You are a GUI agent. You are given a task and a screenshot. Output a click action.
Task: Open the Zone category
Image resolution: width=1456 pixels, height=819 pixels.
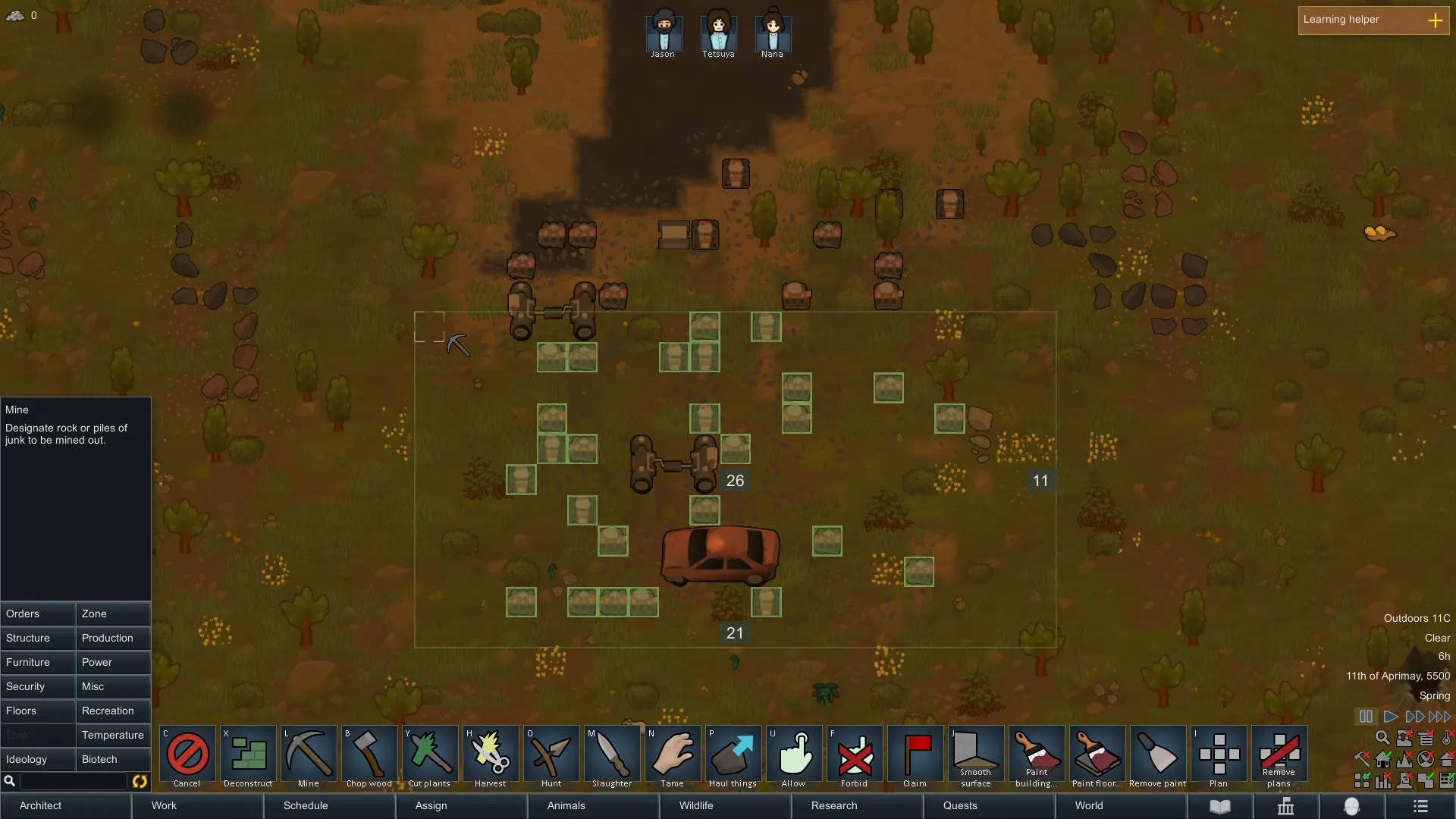click(113, 613)
